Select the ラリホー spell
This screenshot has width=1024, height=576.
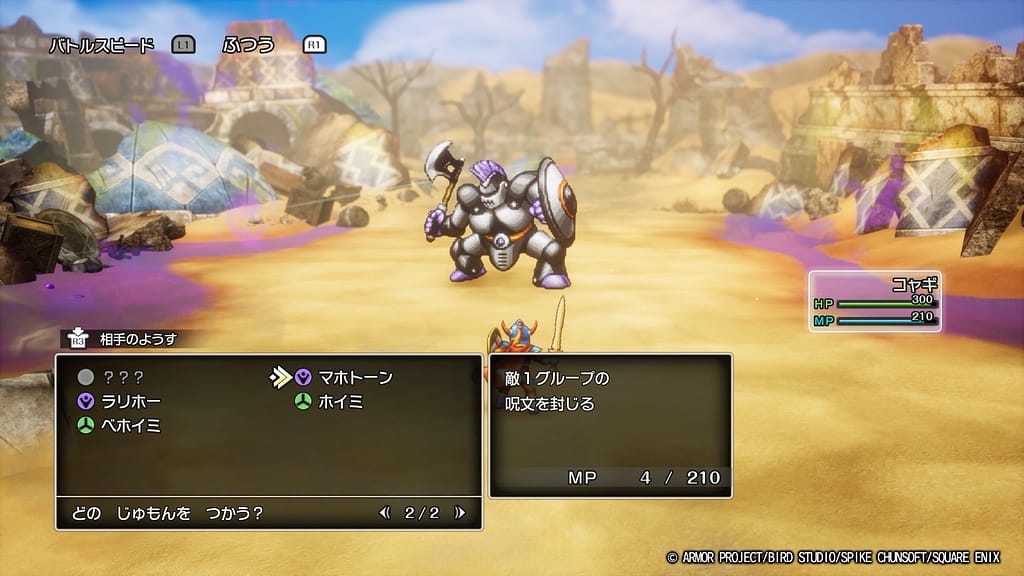click(131, 401)
